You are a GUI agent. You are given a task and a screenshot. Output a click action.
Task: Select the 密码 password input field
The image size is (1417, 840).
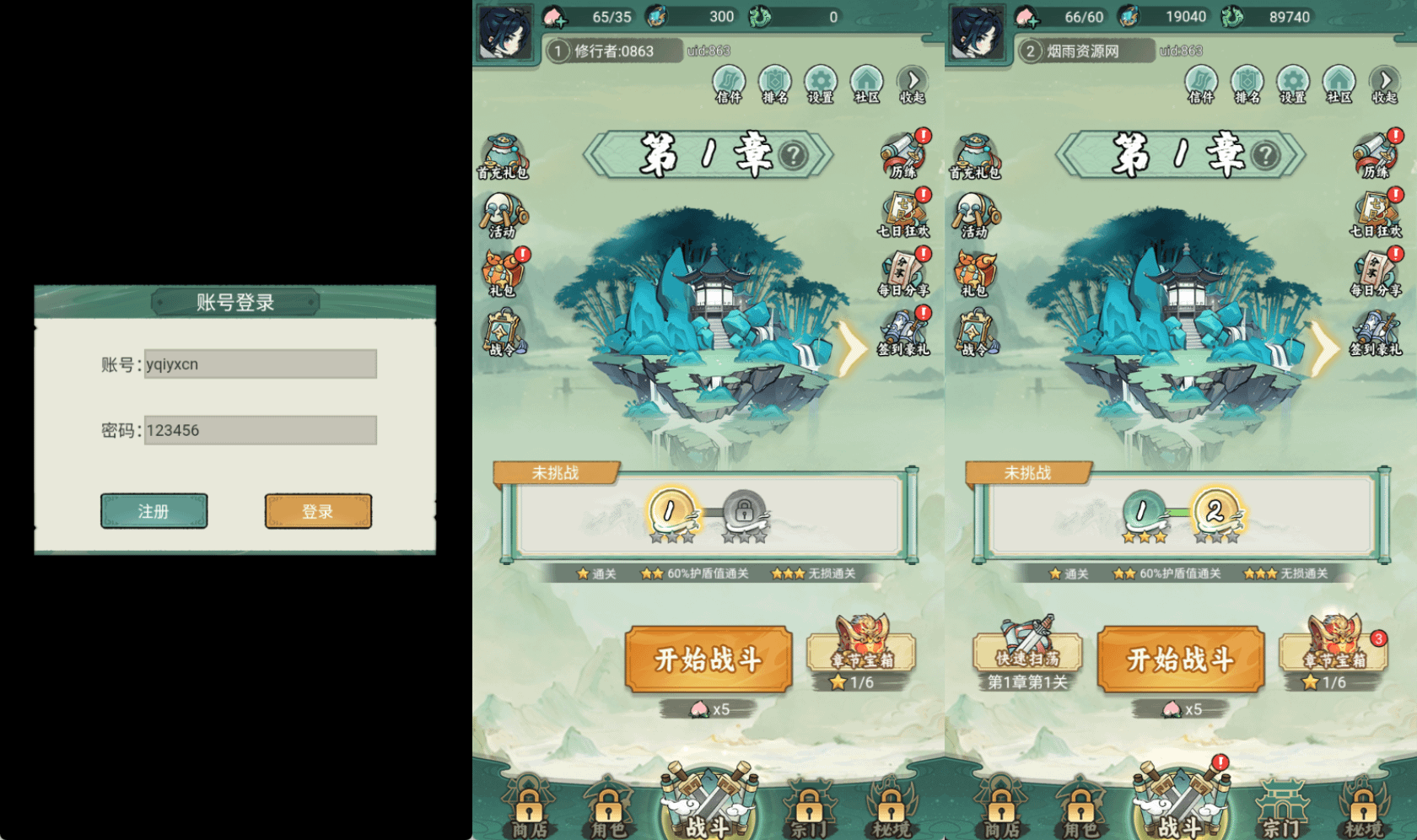click(x=260, y=430)
